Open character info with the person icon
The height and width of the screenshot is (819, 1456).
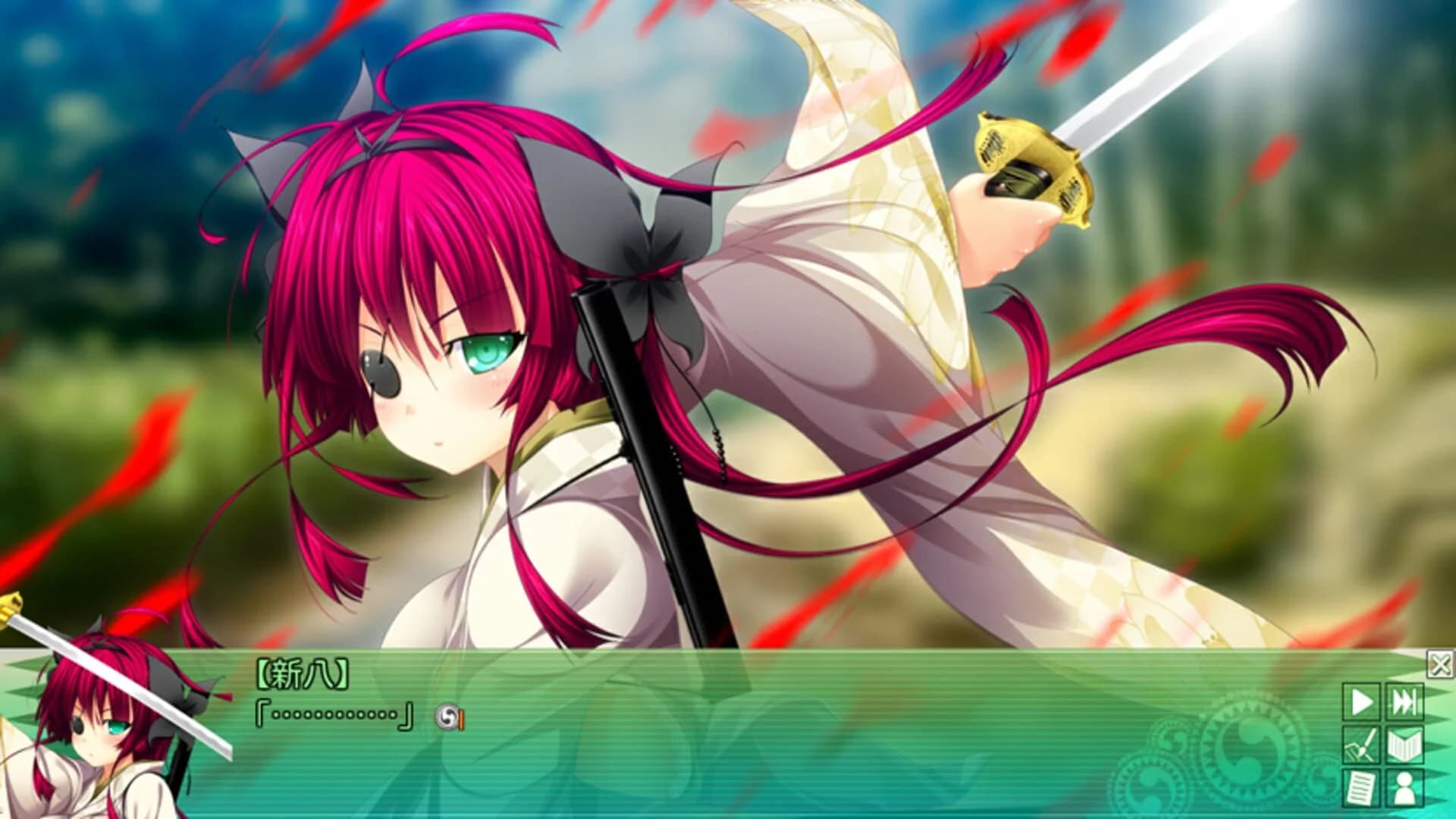(x=1404, y=786)
